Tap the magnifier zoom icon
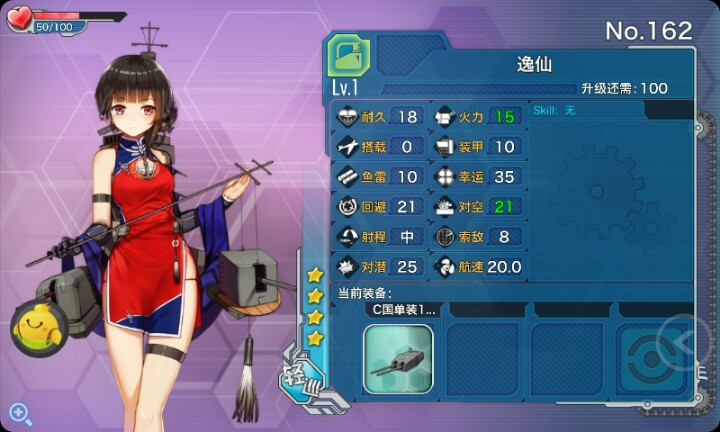 [20, 411]
